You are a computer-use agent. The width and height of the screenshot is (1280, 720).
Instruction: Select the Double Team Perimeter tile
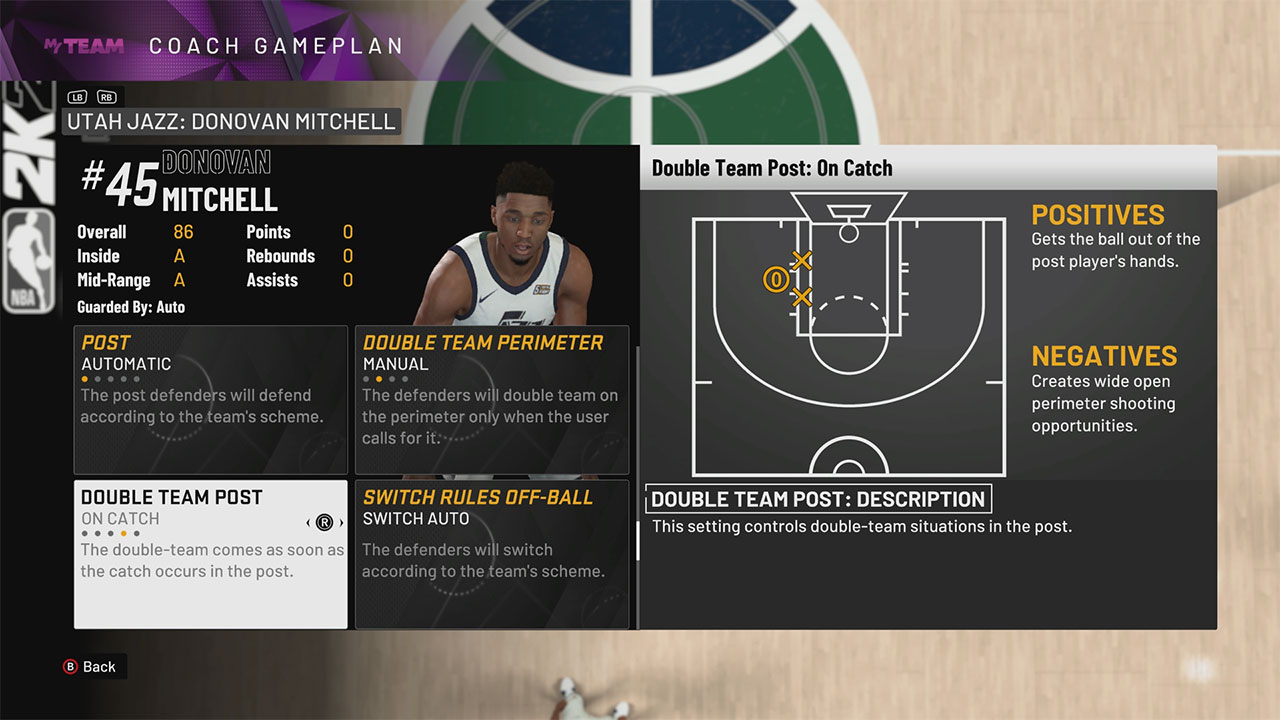coord(492,399)
